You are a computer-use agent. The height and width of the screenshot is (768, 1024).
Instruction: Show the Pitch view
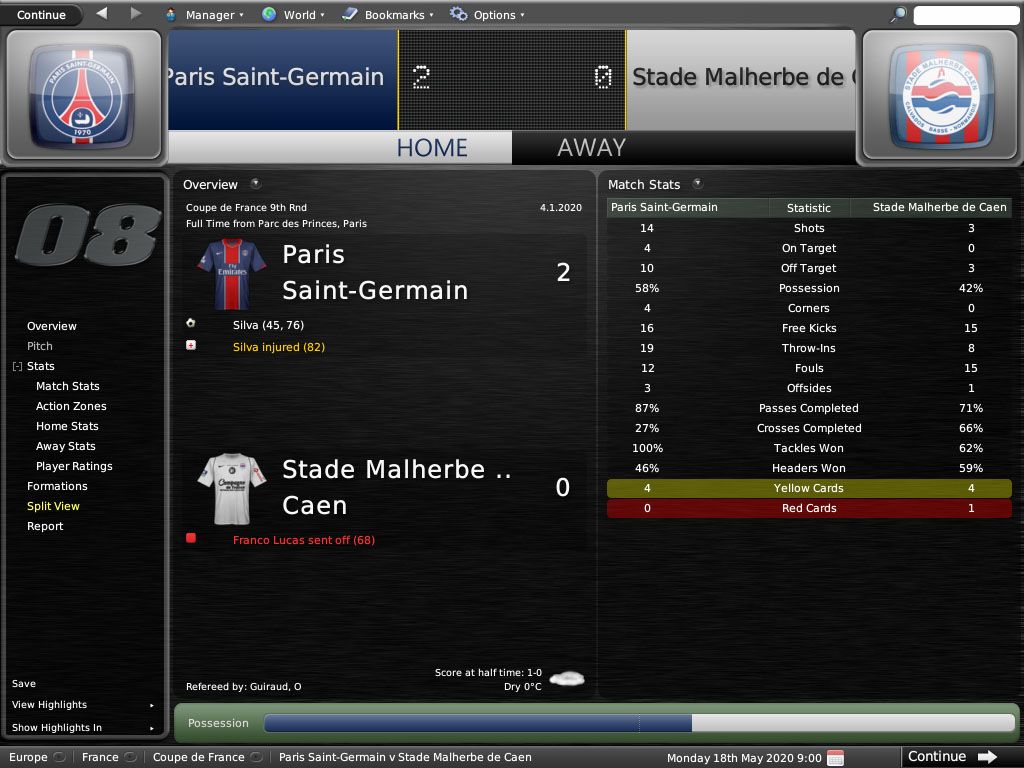tap(40, 346)
